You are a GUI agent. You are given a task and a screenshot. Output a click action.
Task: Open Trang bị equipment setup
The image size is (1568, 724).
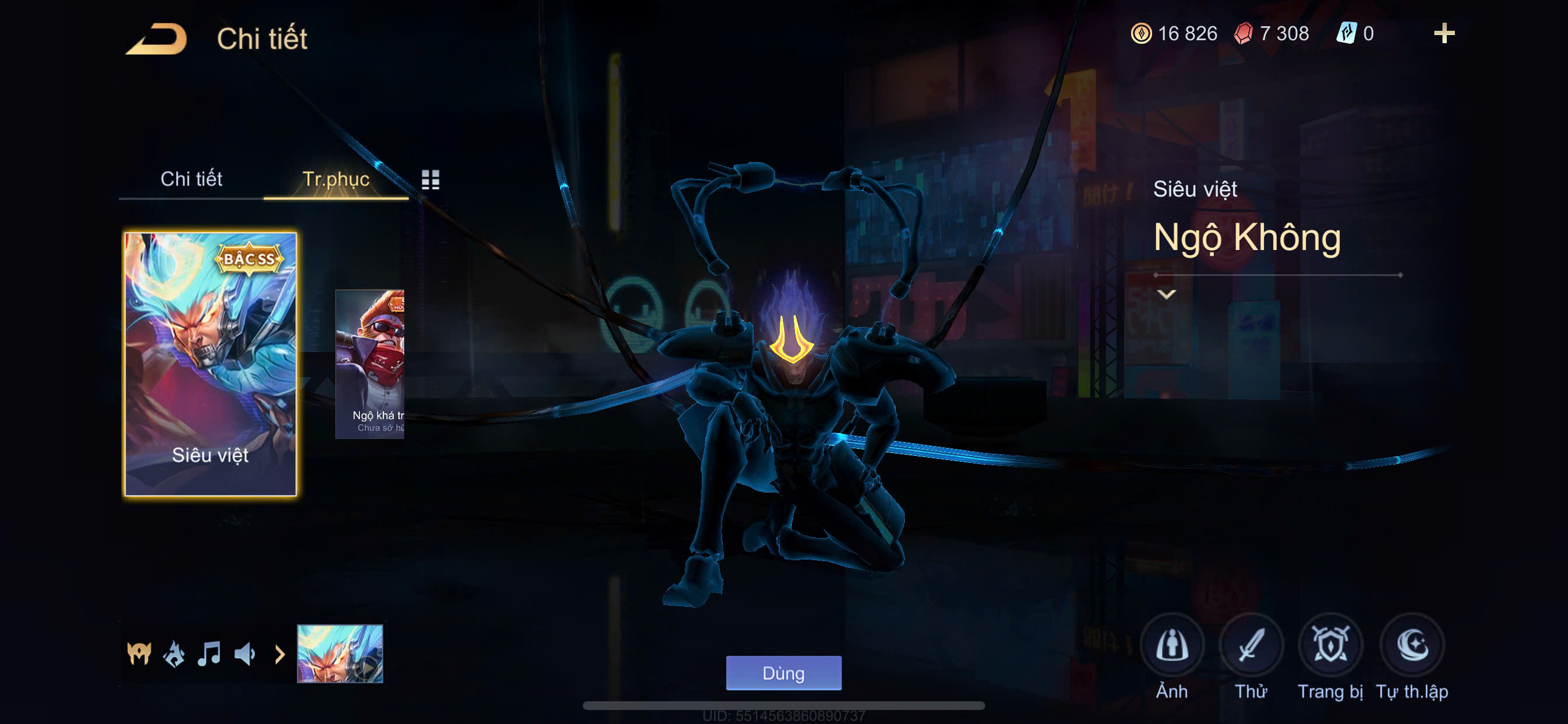click(1330, 645)
